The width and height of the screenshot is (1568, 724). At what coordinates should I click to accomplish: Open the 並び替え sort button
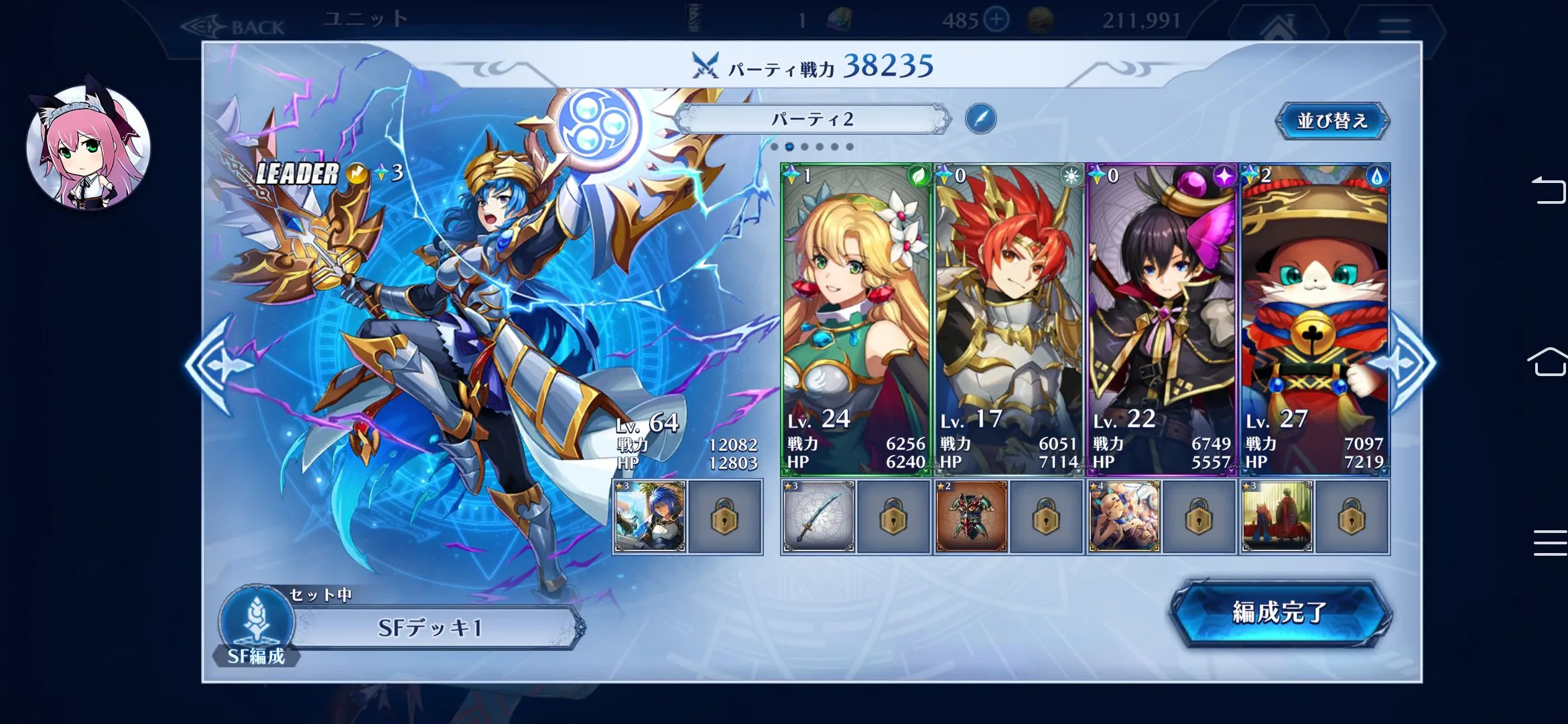tap(1332, 121)
